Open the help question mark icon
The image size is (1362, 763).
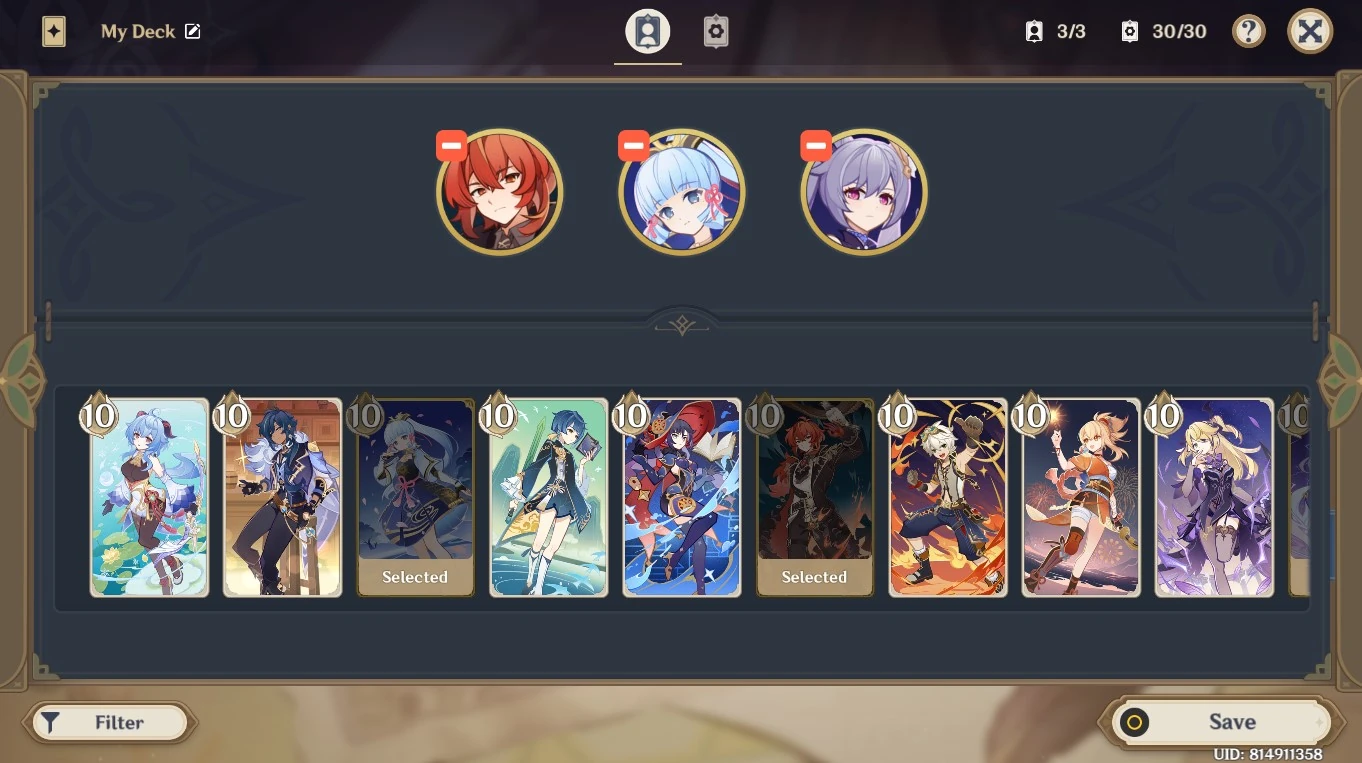tap(1248, 31)
